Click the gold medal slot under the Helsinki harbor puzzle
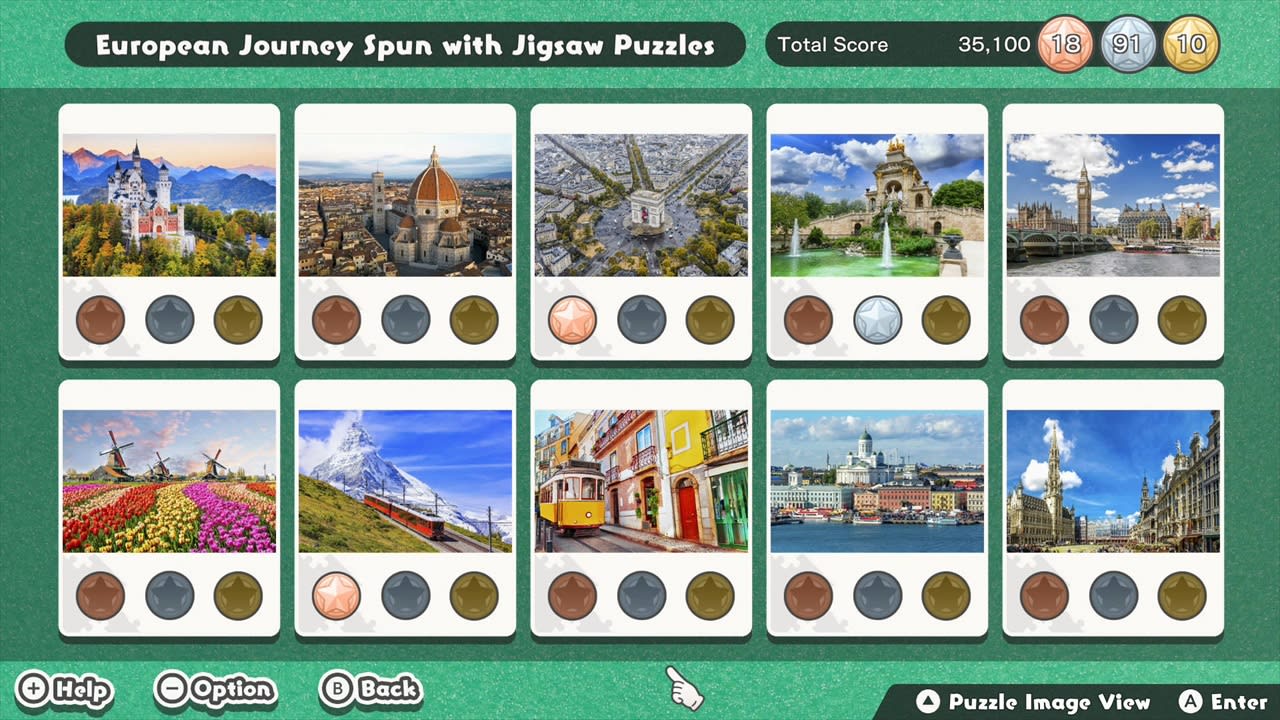Screen dimensions: 1280x720 click(x=946, y=595)
